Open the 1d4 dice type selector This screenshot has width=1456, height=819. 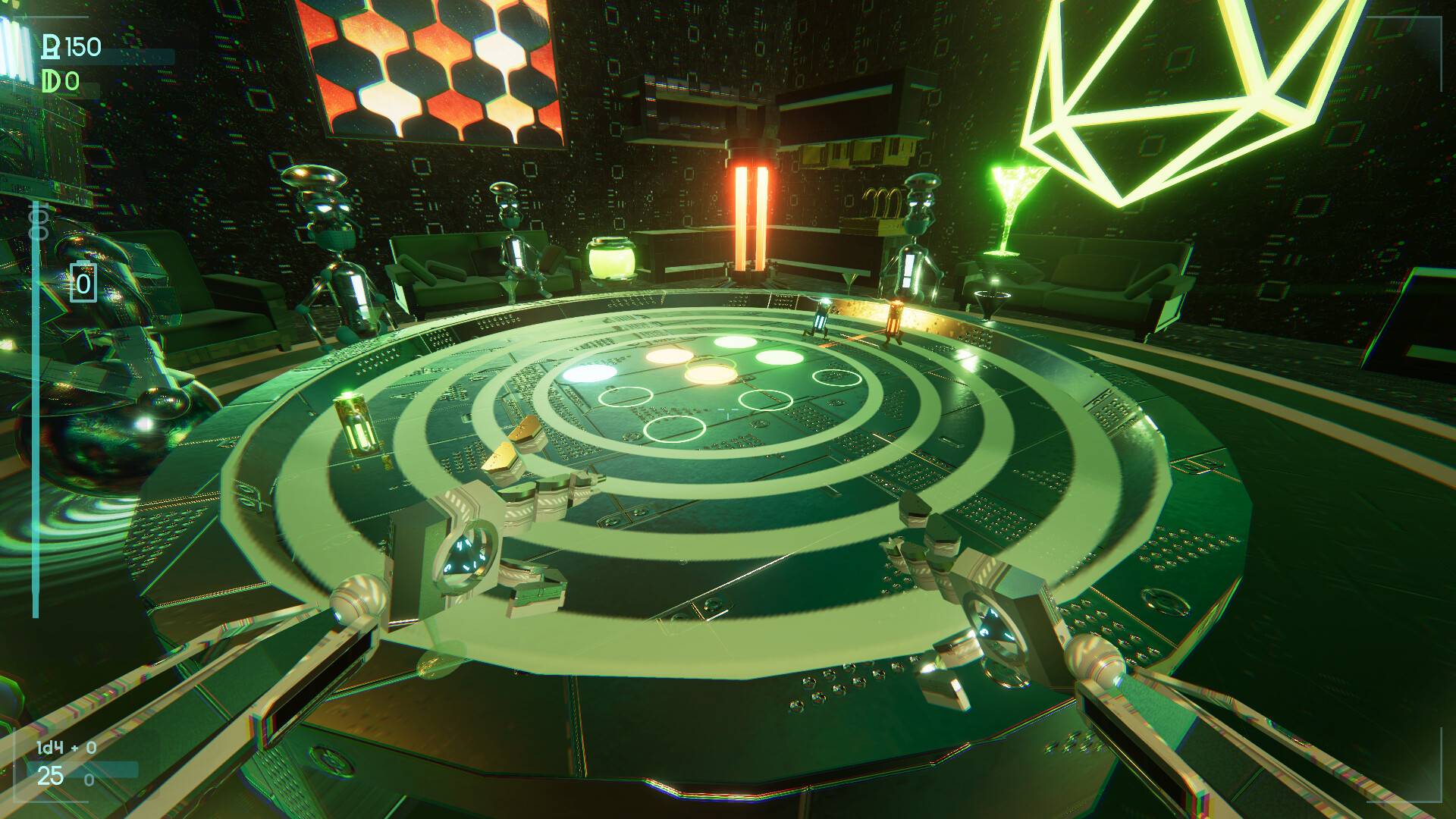click(x=49, y=747)
